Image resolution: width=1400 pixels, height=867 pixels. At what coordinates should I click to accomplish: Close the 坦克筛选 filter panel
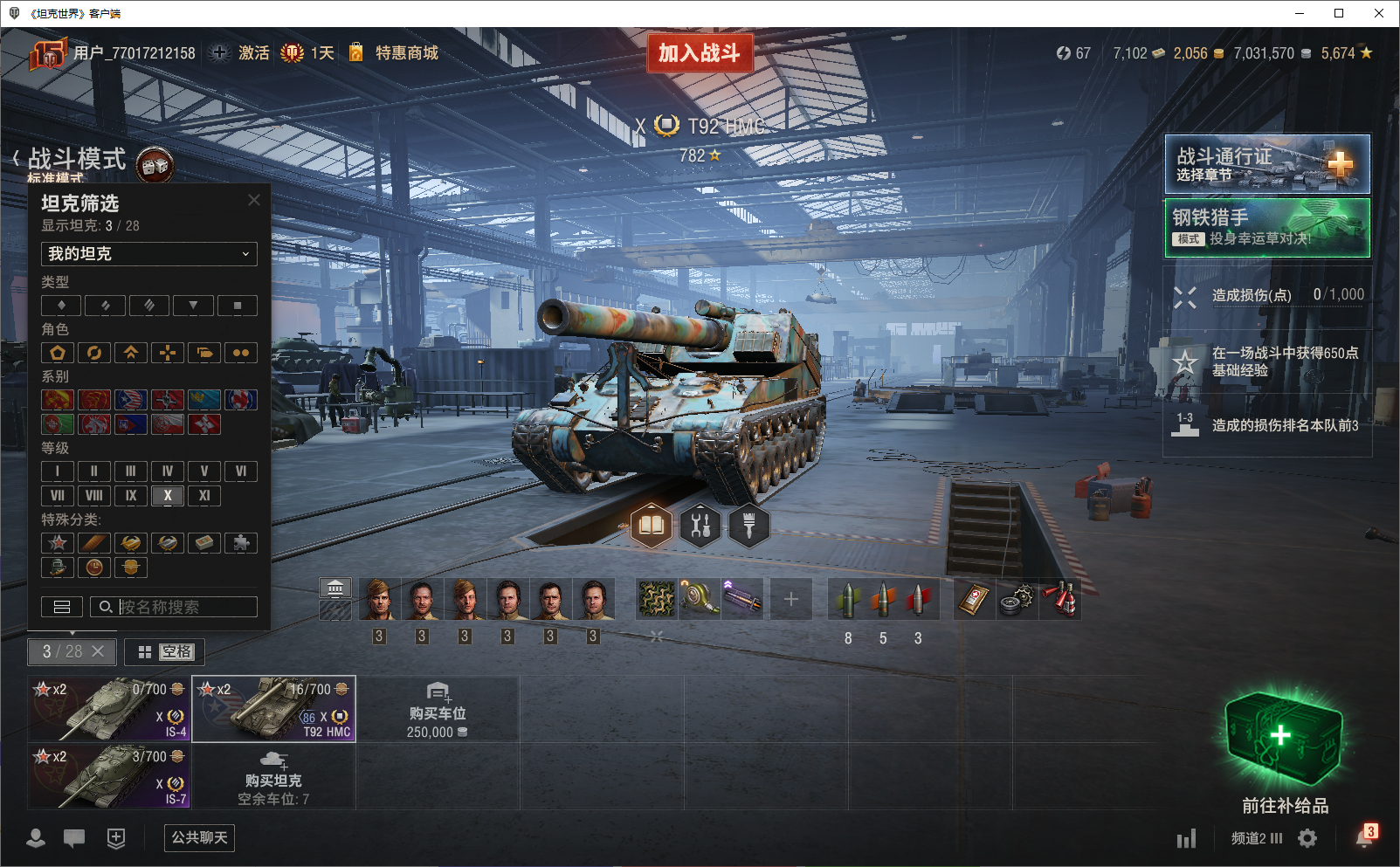pyautogui.click(x=254, y=200)
